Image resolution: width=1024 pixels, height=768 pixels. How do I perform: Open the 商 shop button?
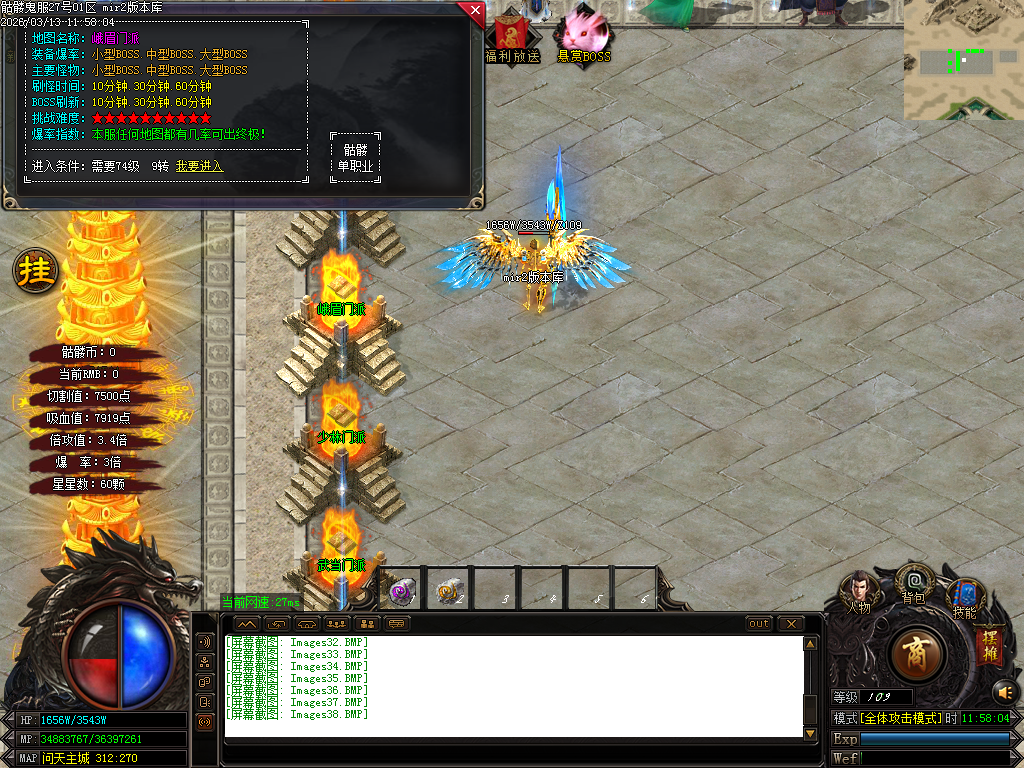(915, 654)
